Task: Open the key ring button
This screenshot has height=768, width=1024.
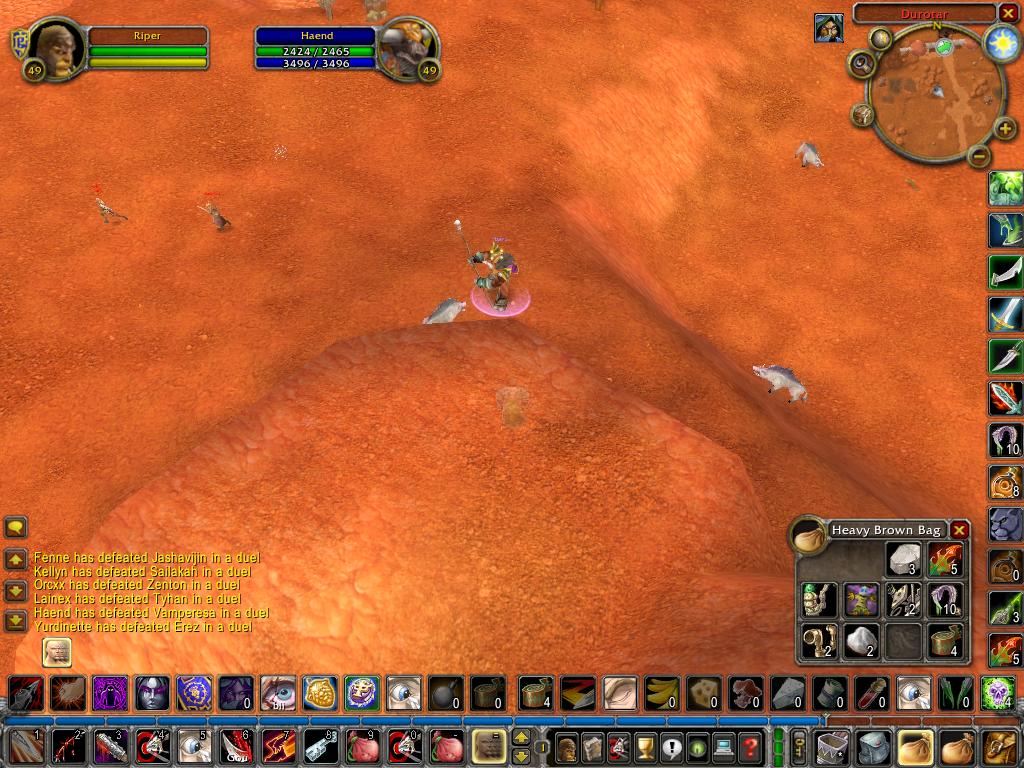Action: 799,747
